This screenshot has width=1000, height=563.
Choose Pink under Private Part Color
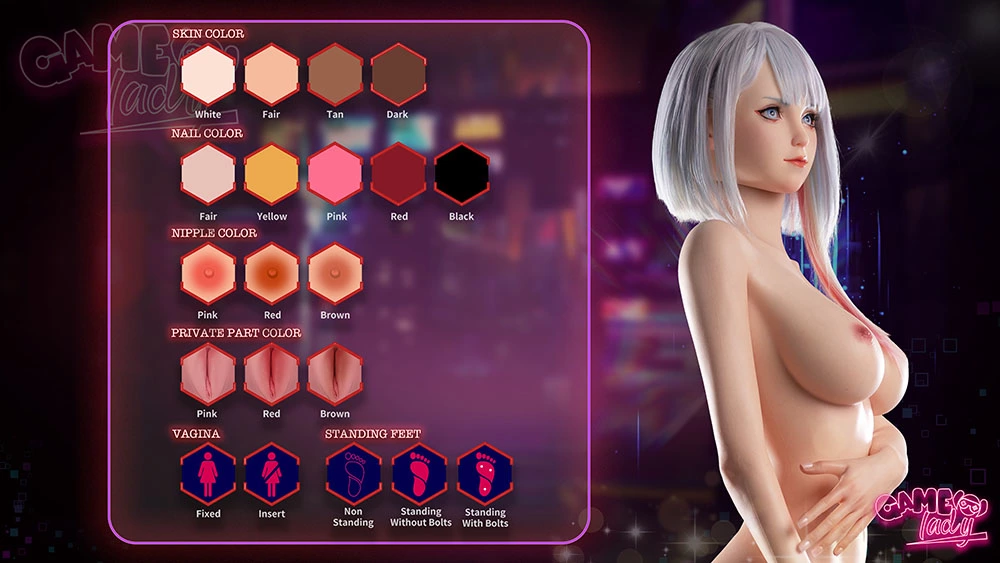pos(208,373)
